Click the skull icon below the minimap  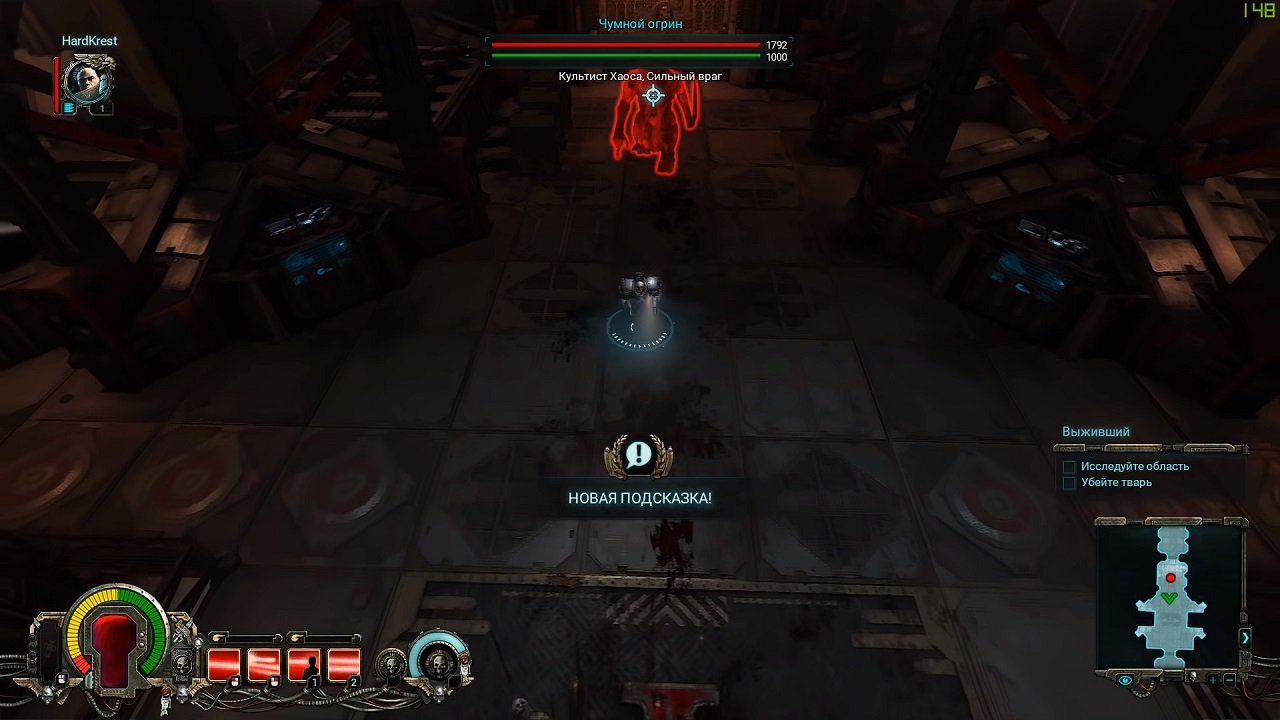1194,675
